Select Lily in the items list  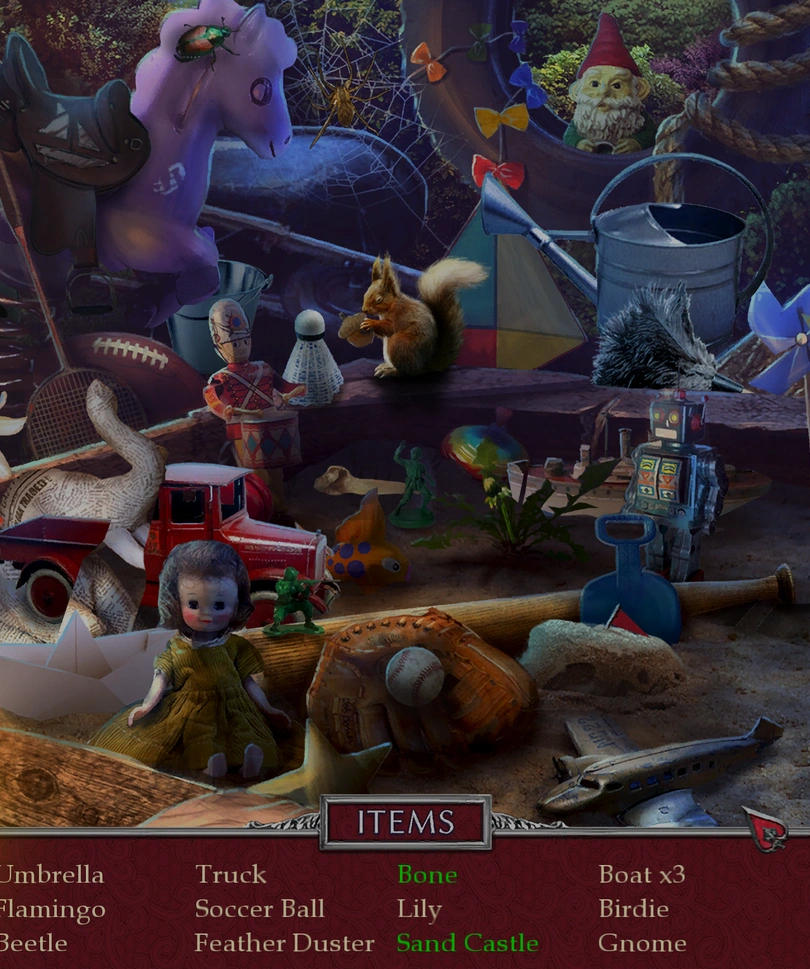coord(419,910)
